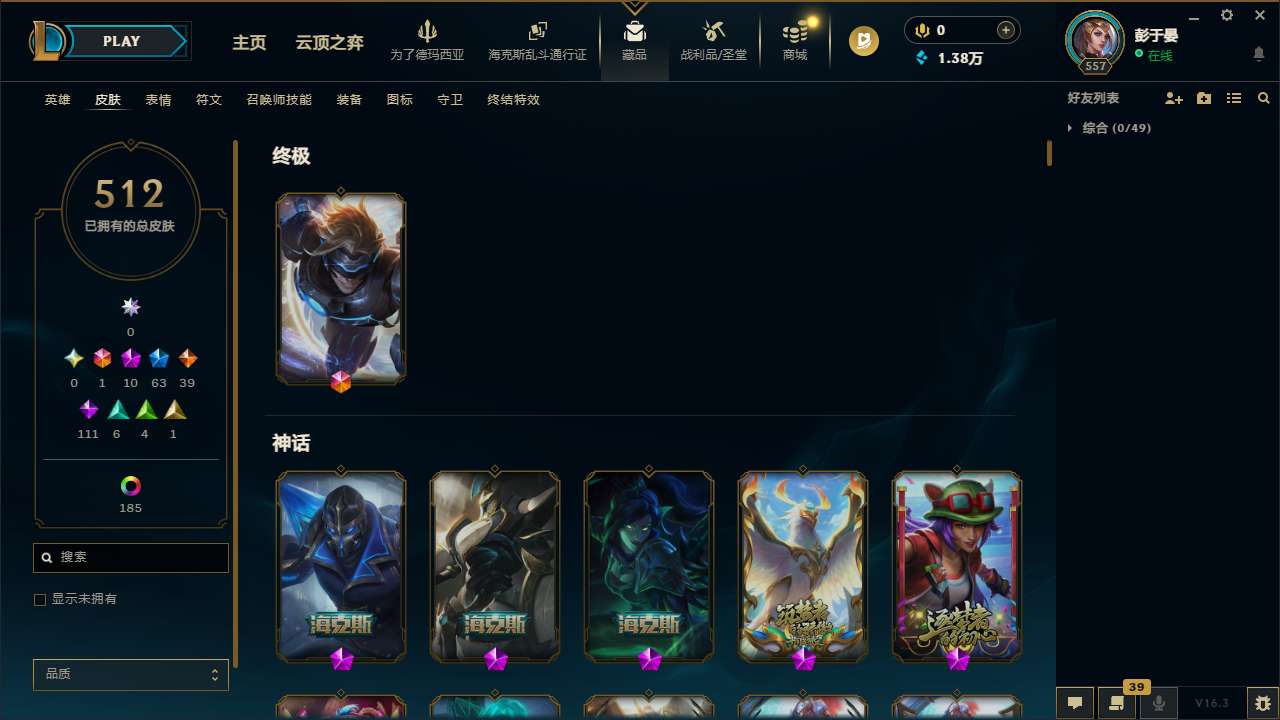Mute the microphone in the bottom bar
Viewport: 1280px width, 720px height.
(x=1158, y=703)
